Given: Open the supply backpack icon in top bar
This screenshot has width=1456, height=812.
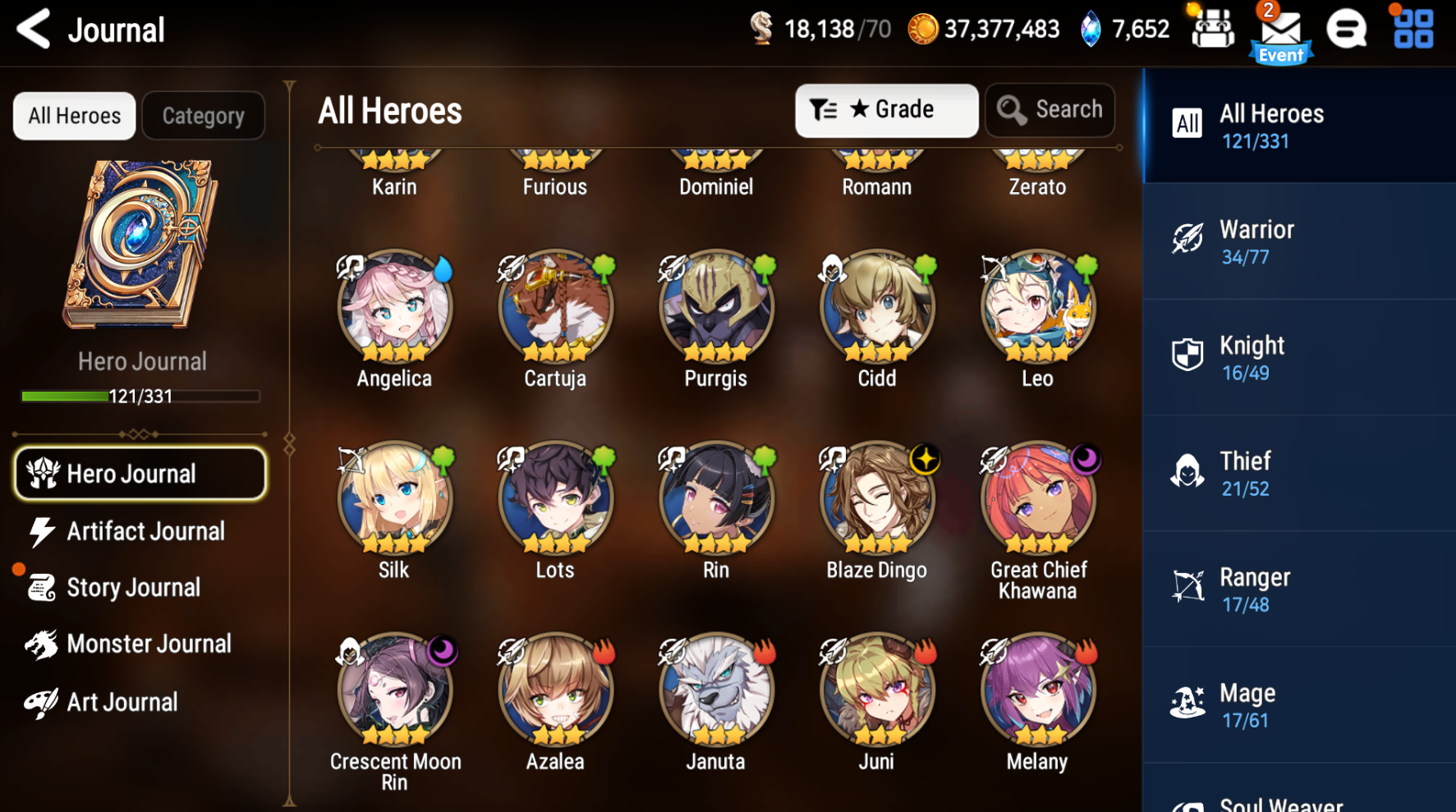Looking at the screenshot, I should (x=1212, y=27).
